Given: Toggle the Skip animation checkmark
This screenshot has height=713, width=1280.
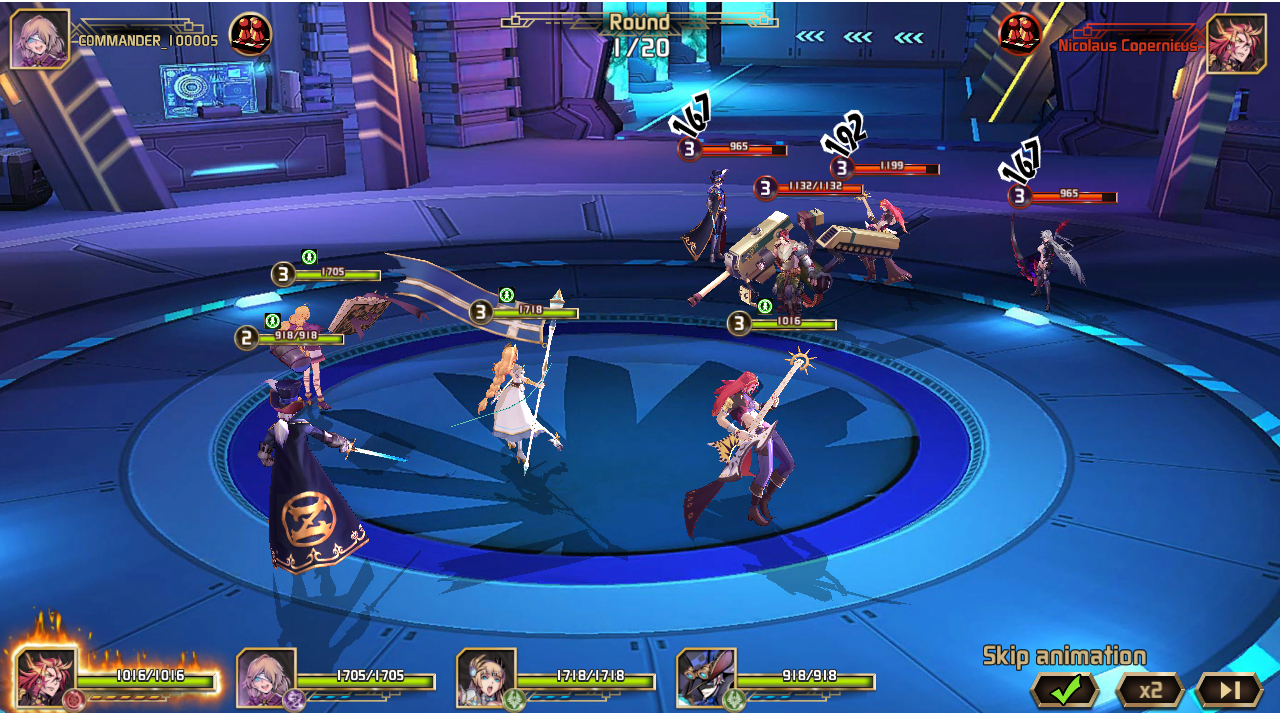Looking at the screenshot, I should [1065, 689].
